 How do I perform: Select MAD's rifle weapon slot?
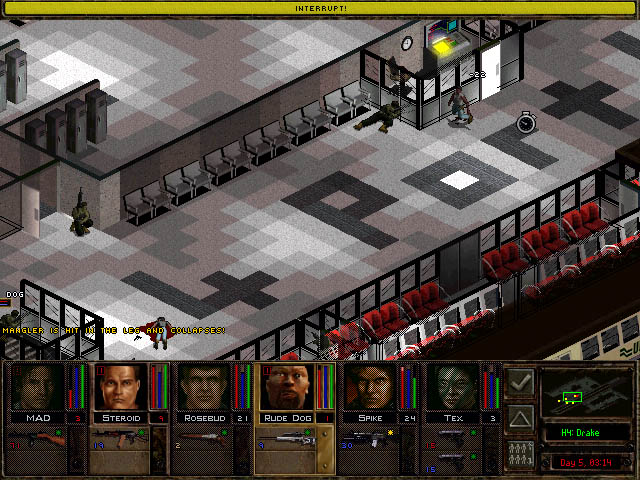(37, 439)
